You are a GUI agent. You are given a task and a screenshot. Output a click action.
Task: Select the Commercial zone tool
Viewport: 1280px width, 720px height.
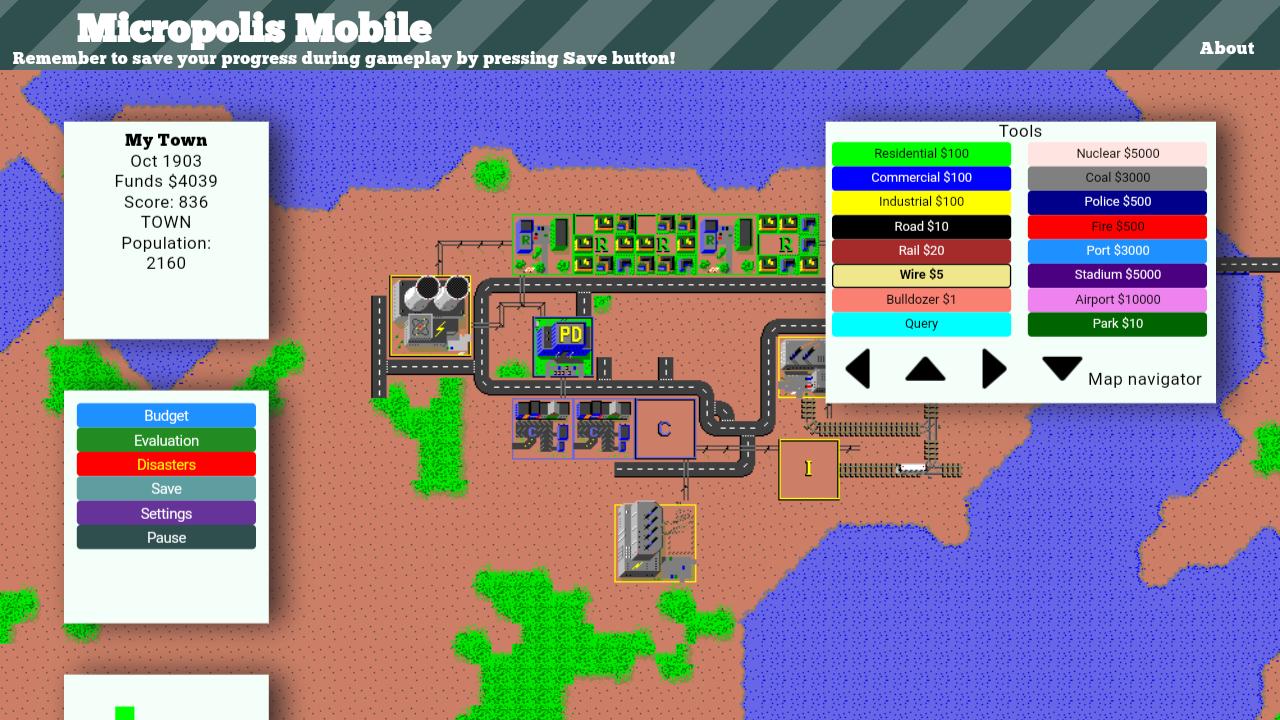coord(920,177)
